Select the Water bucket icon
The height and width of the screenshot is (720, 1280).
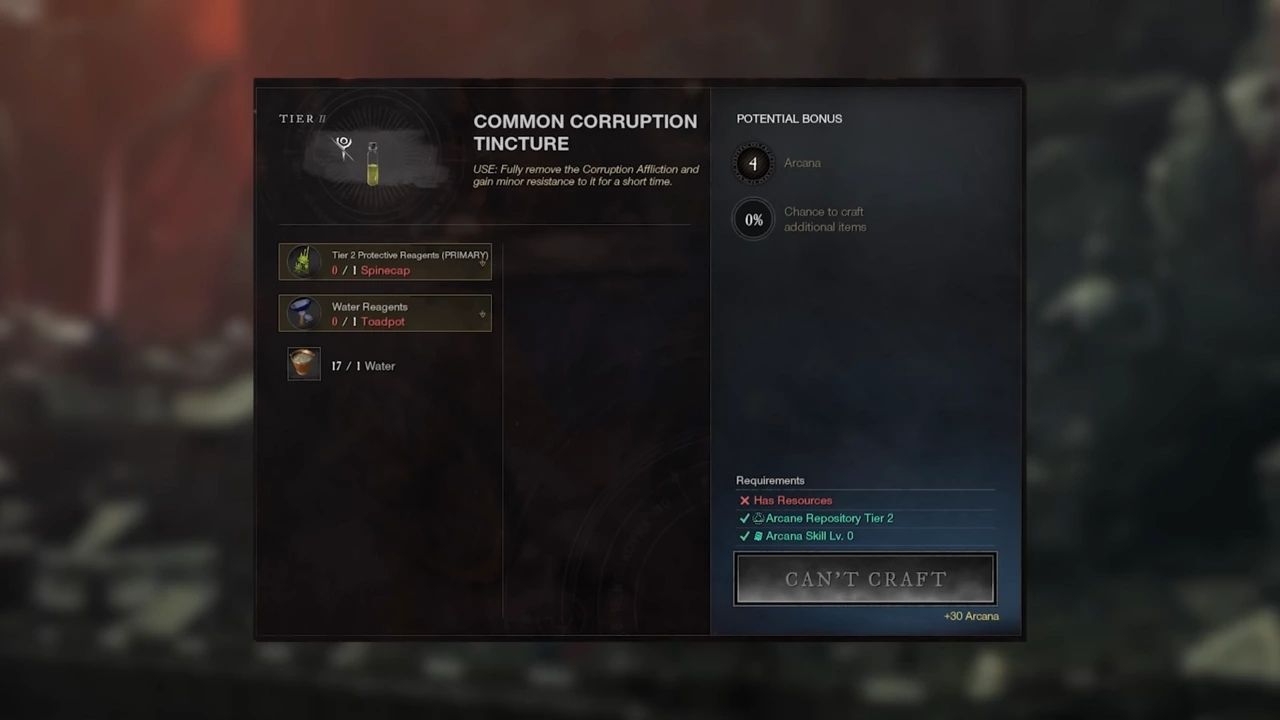303,364
